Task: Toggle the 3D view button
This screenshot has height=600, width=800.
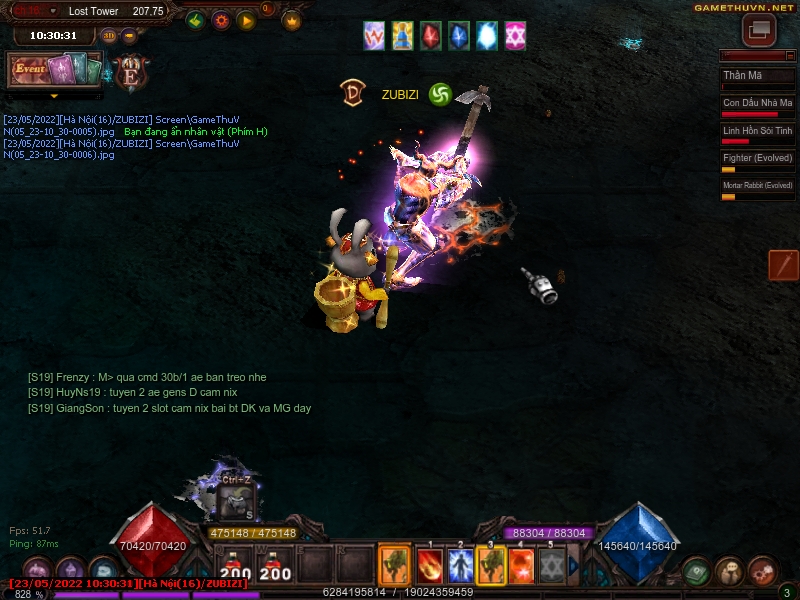Action: click(109, 35)
